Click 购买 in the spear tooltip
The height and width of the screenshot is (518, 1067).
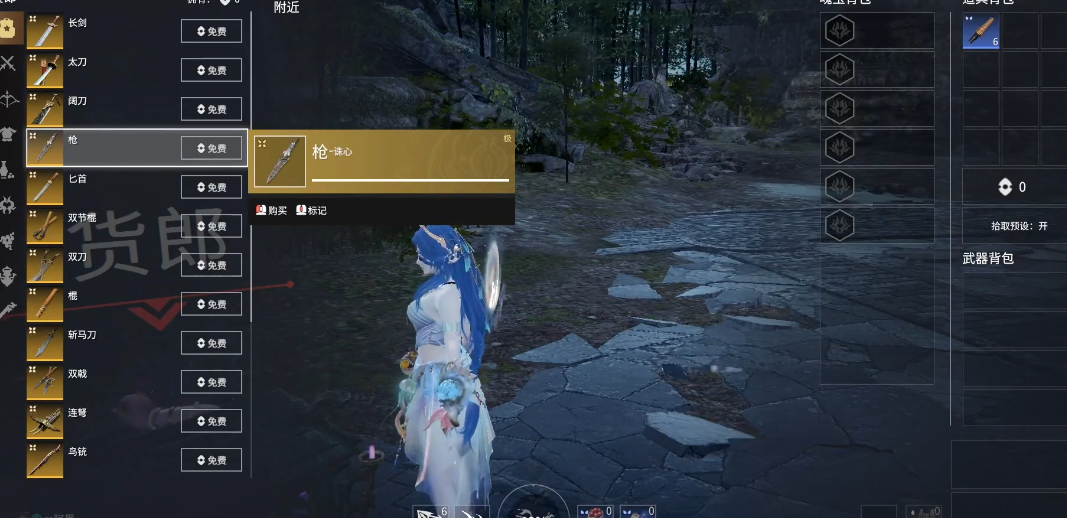(271, 210)
